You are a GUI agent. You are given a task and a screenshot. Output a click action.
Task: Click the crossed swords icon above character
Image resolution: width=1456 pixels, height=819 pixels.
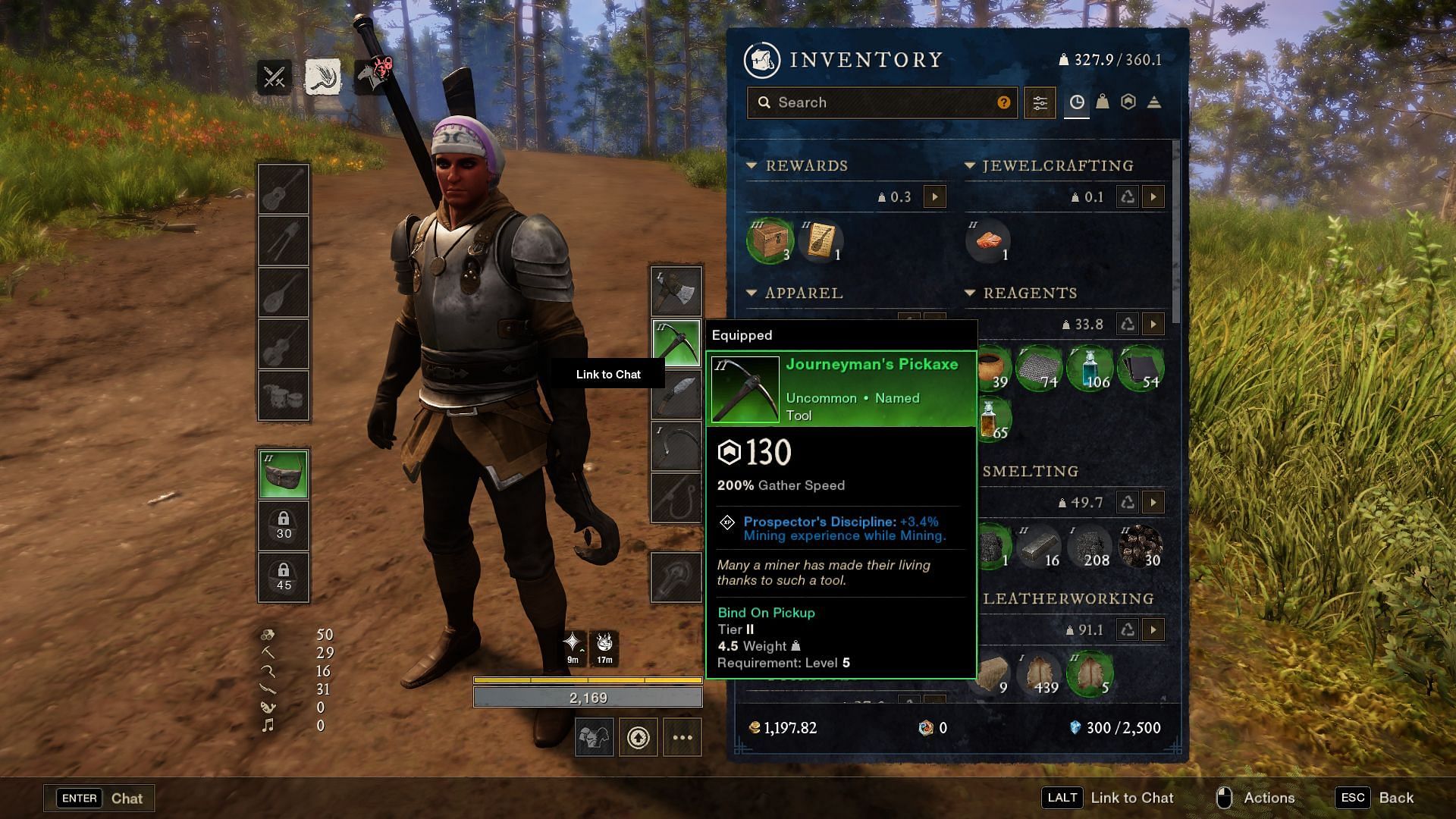(x=274, y=77)
